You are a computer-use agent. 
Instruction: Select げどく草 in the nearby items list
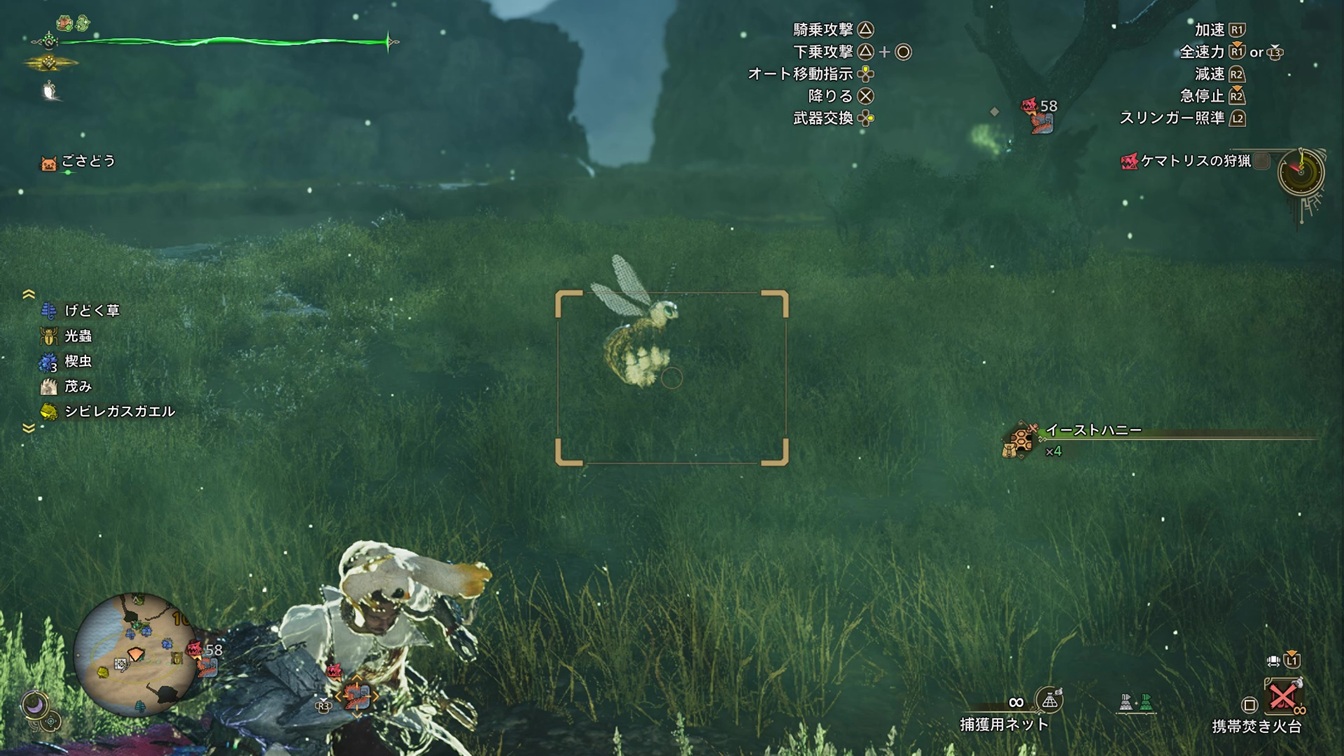(x=91, y=311)
